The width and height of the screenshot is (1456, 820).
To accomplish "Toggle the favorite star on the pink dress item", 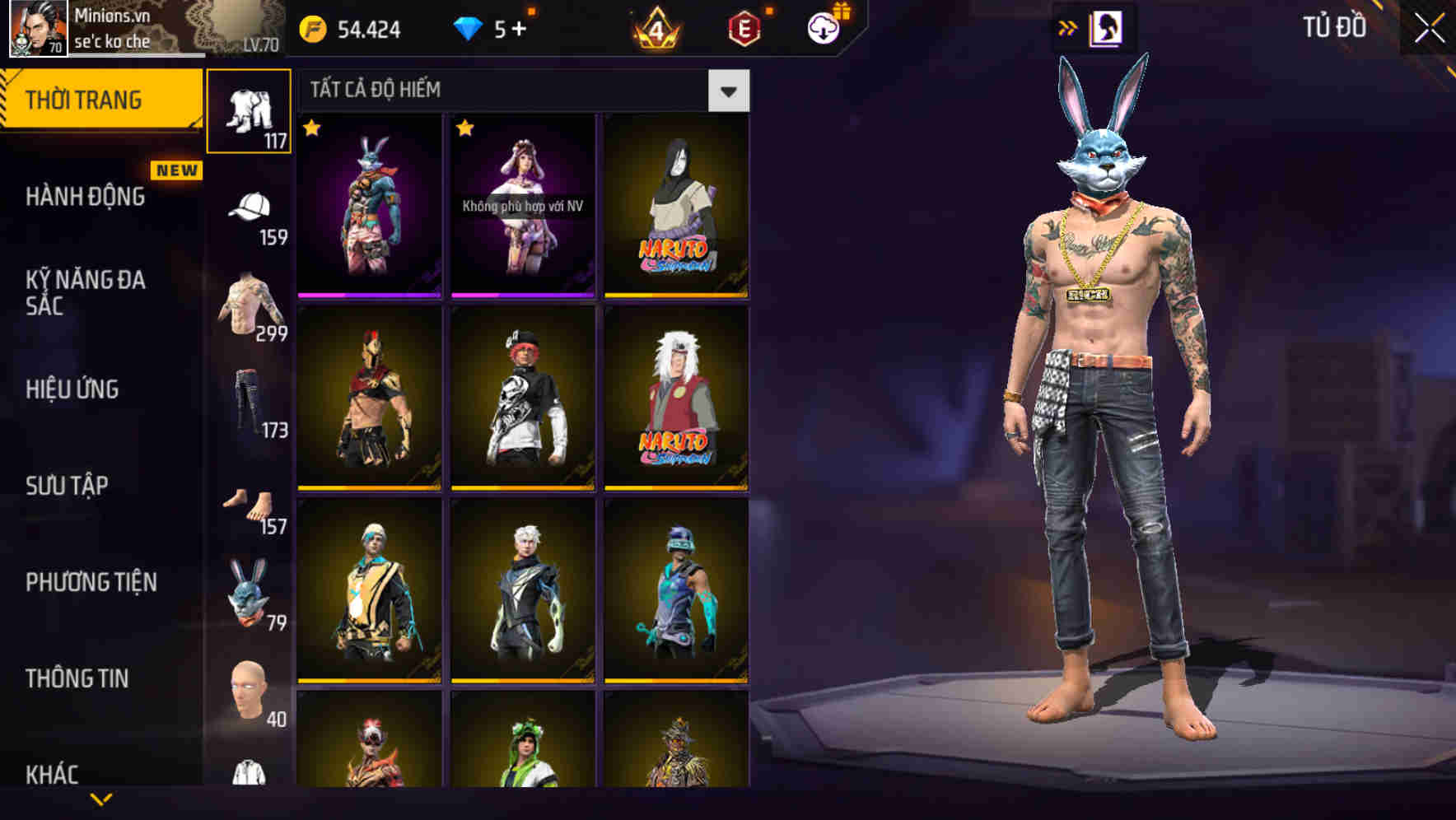I will pyautogui.click(x=467, y=128).
